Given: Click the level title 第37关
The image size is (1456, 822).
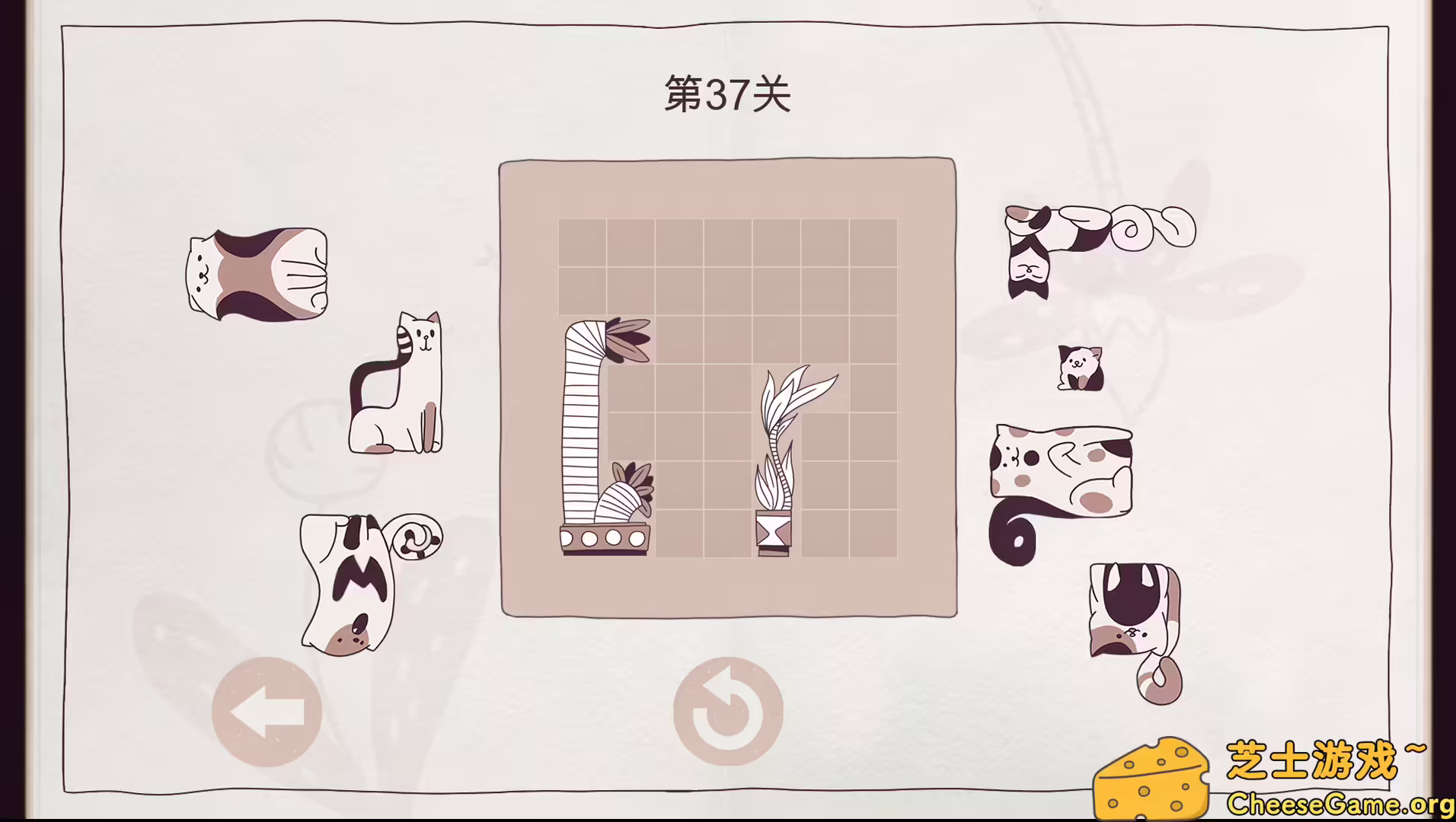Looking at the screenshot, I should tap(726, 93).
